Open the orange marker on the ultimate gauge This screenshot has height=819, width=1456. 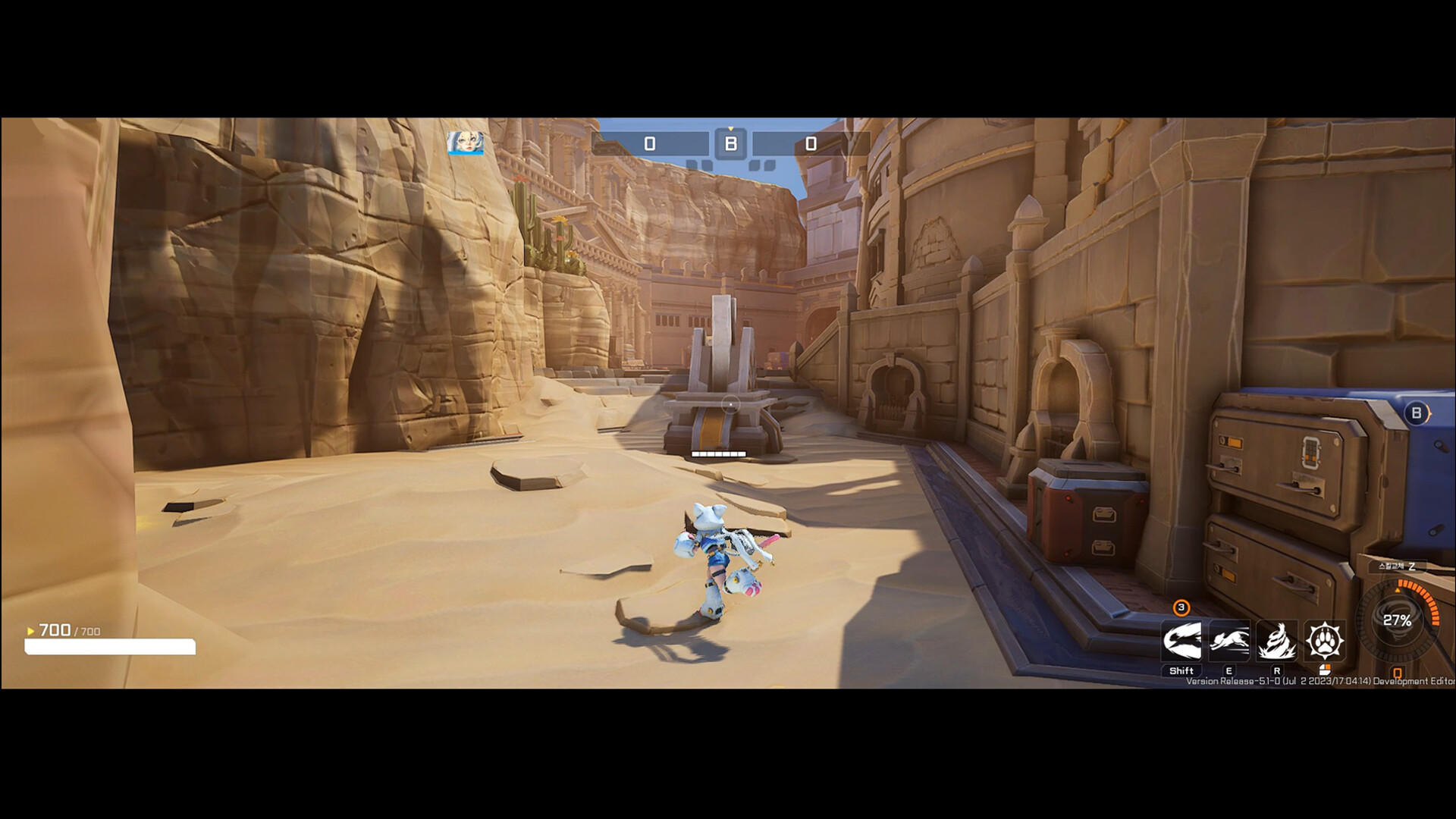[1398, 590]
